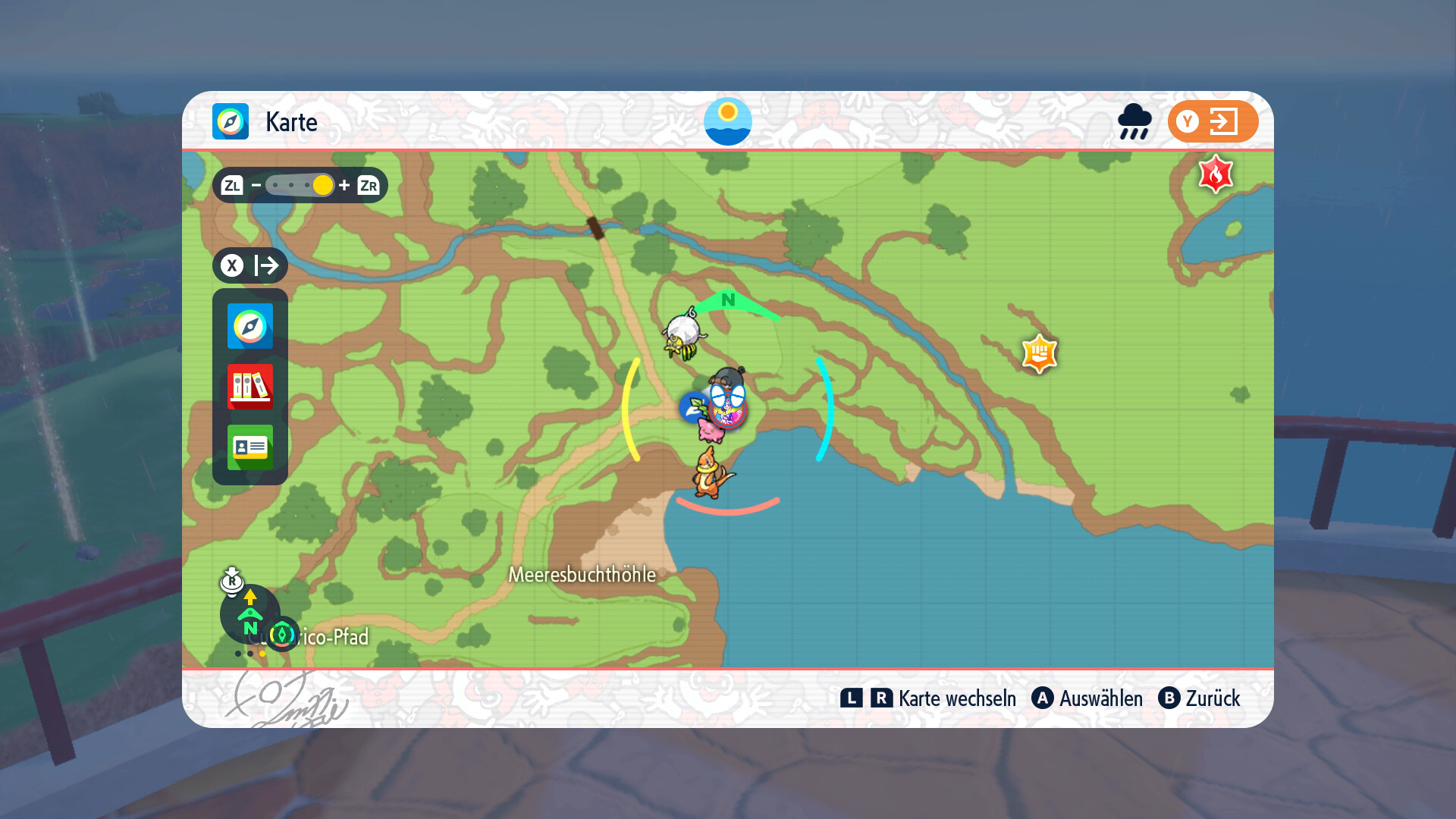Select the red fire Tera Raid marker

point(1216,174)
